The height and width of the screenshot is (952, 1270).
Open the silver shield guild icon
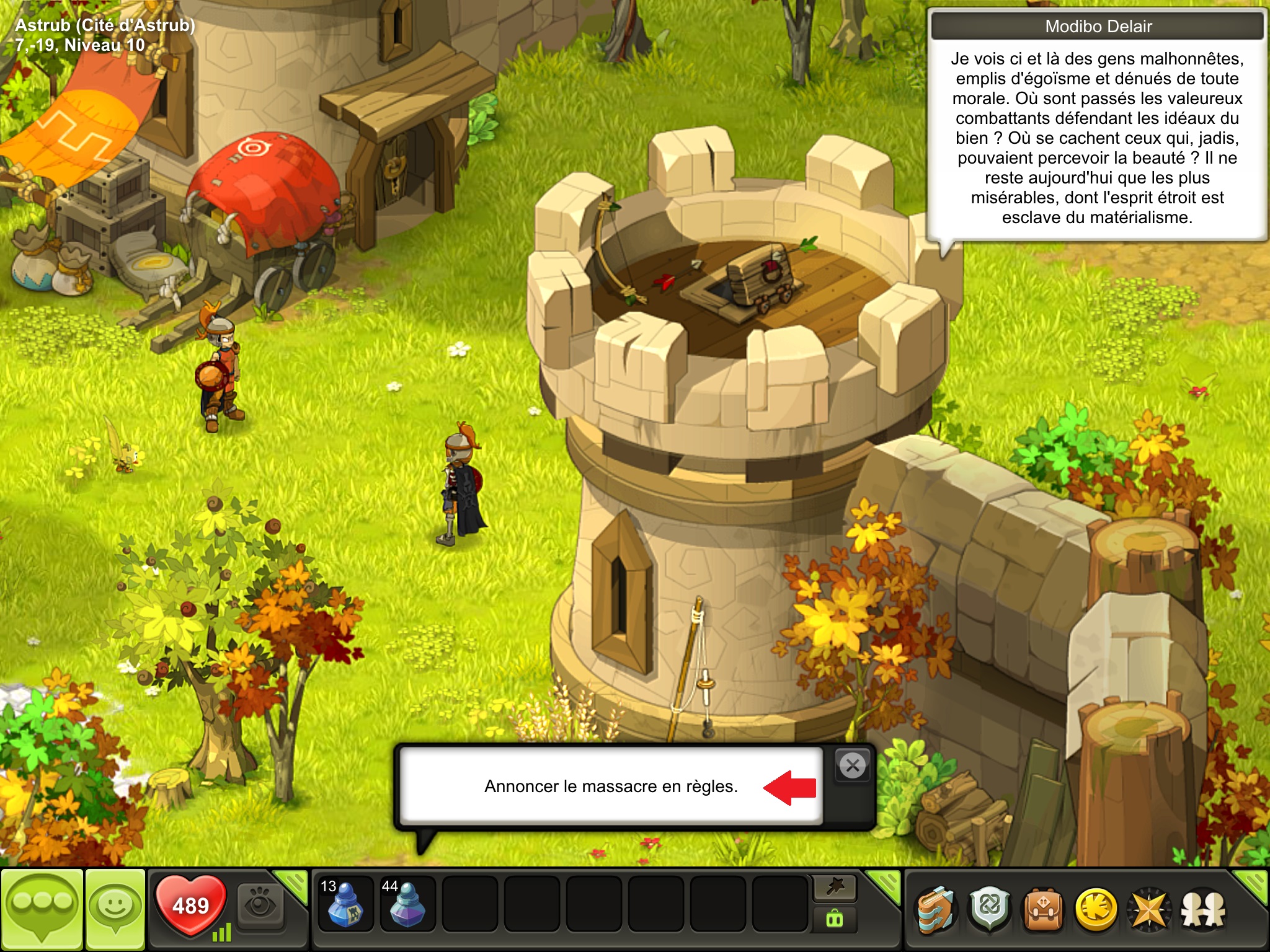[990, 910]
